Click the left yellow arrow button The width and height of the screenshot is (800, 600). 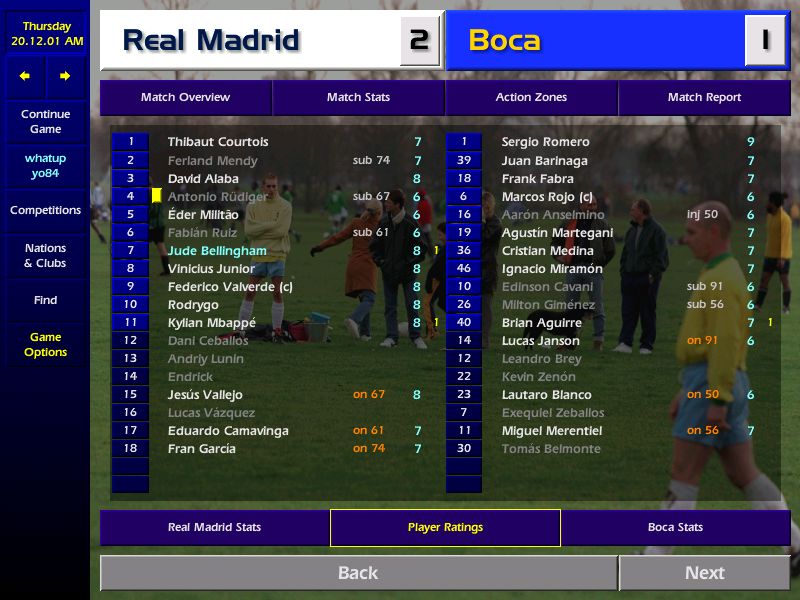(x=25, y=76)
